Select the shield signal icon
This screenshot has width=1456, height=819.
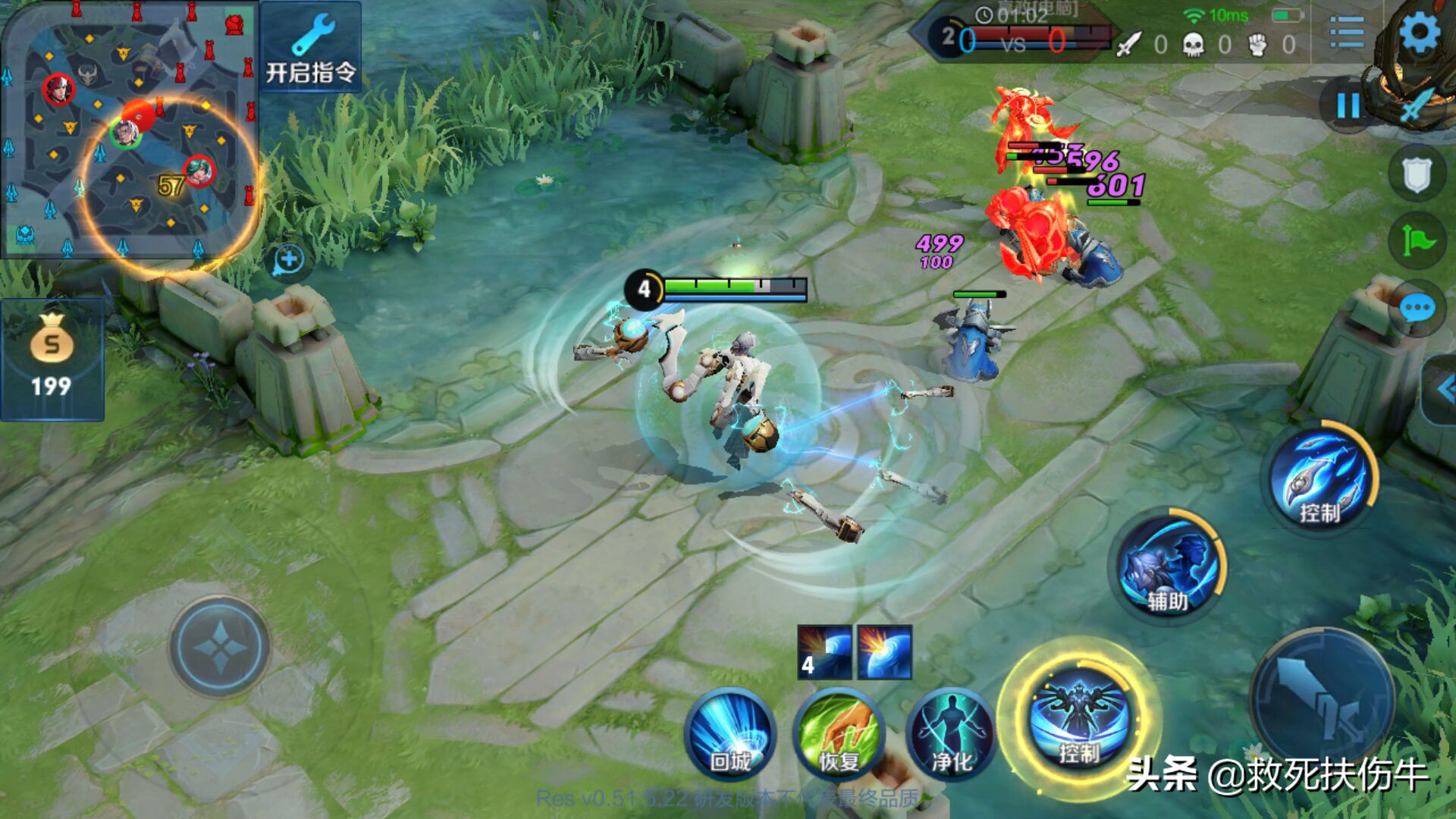(1416, 174)
